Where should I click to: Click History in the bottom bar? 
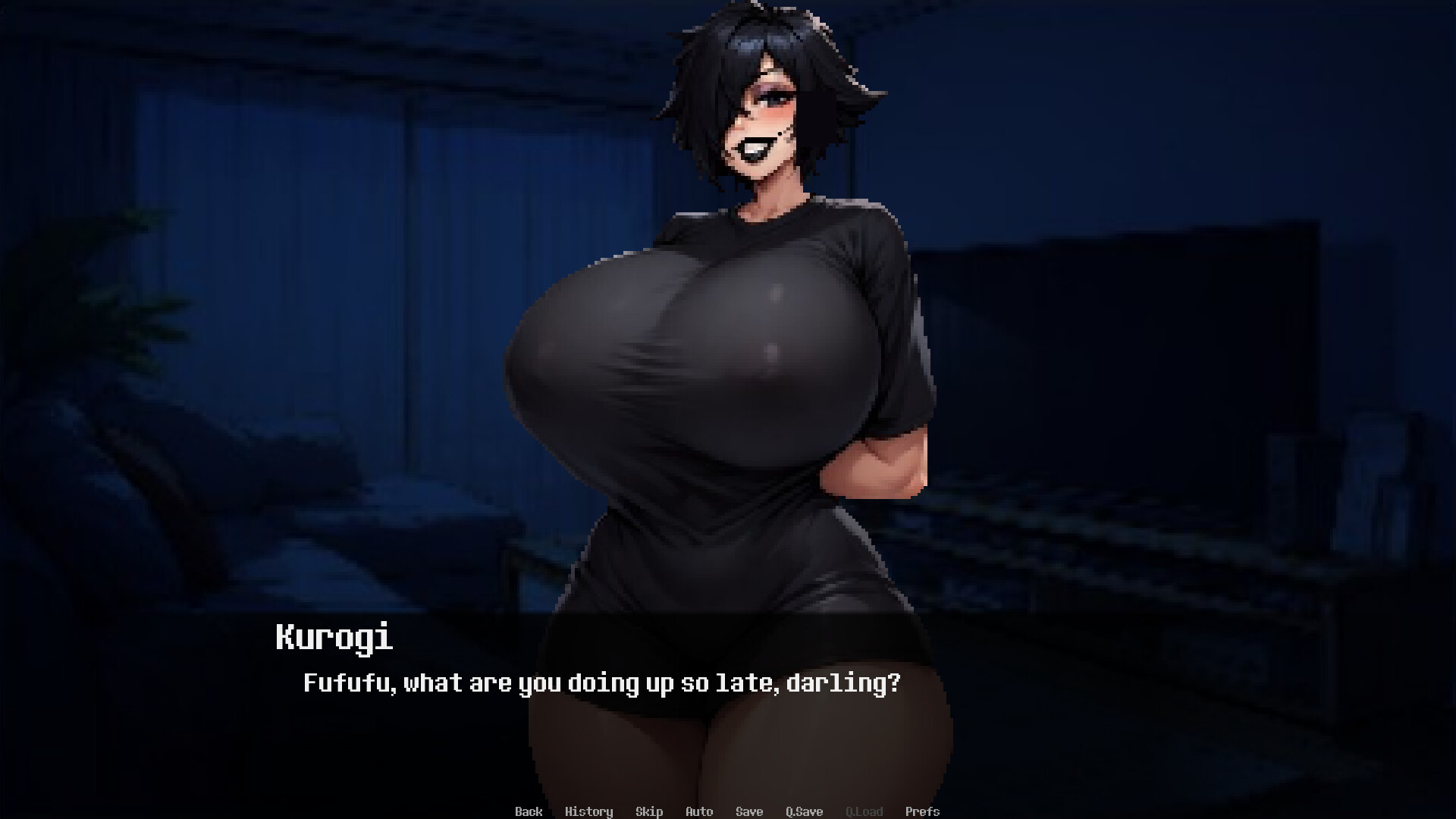pos(590,811)
